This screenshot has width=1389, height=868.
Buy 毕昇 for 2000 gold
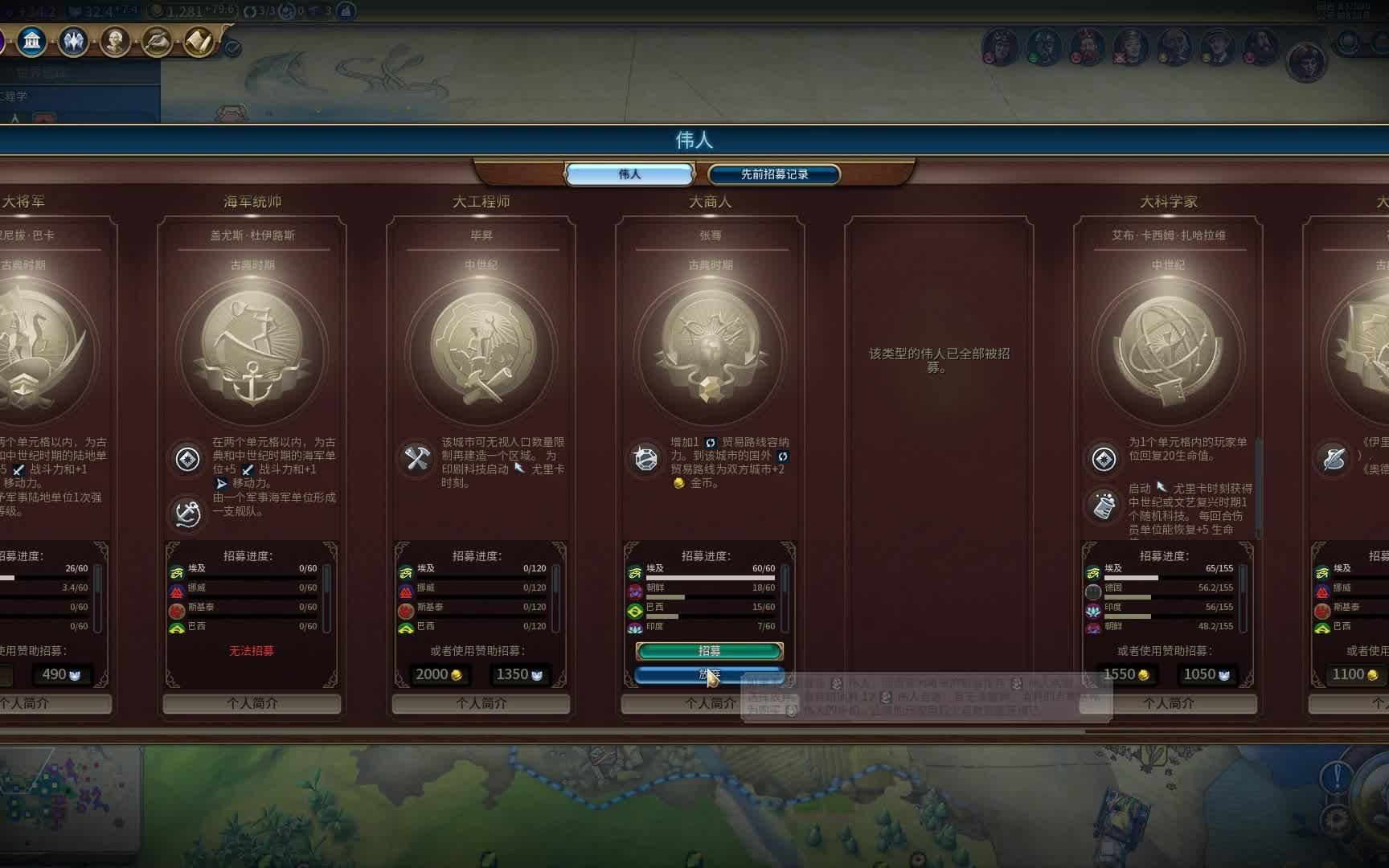coord(439,674)
